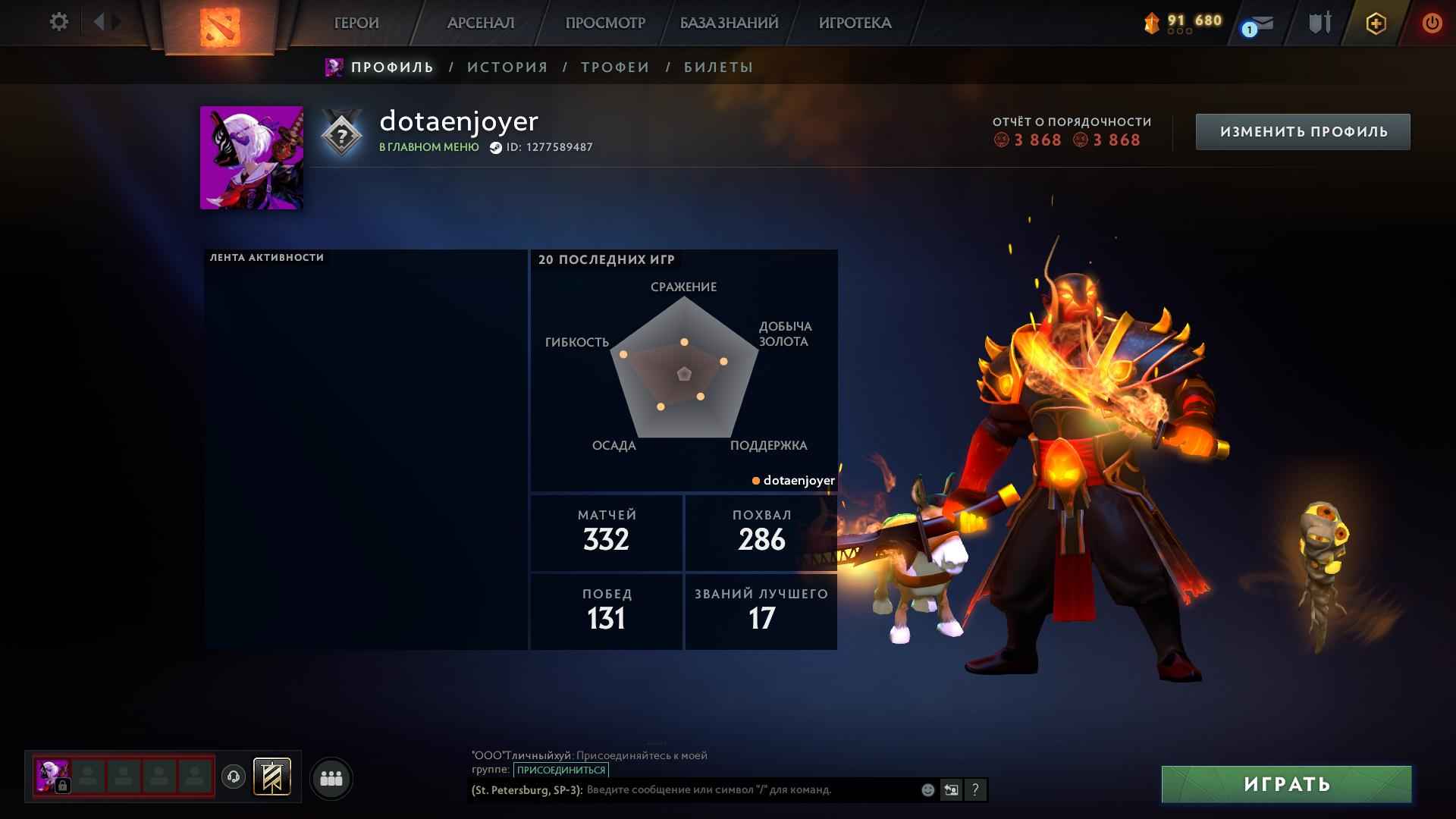Open the ИГРОТЕКА menu item
Image resolution: width=1456 pixels, height=819 pixels.
coord(855,23)
